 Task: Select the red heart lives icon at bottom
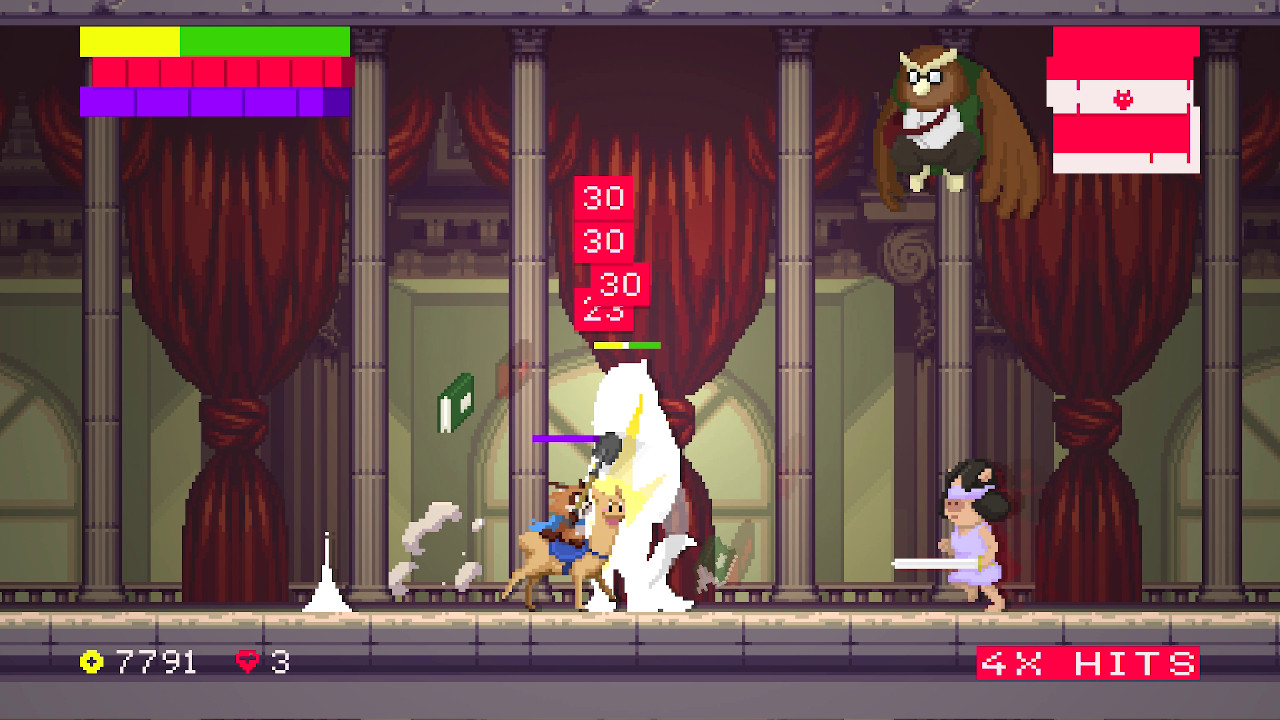pyautogui.click(x=247, y=662)
